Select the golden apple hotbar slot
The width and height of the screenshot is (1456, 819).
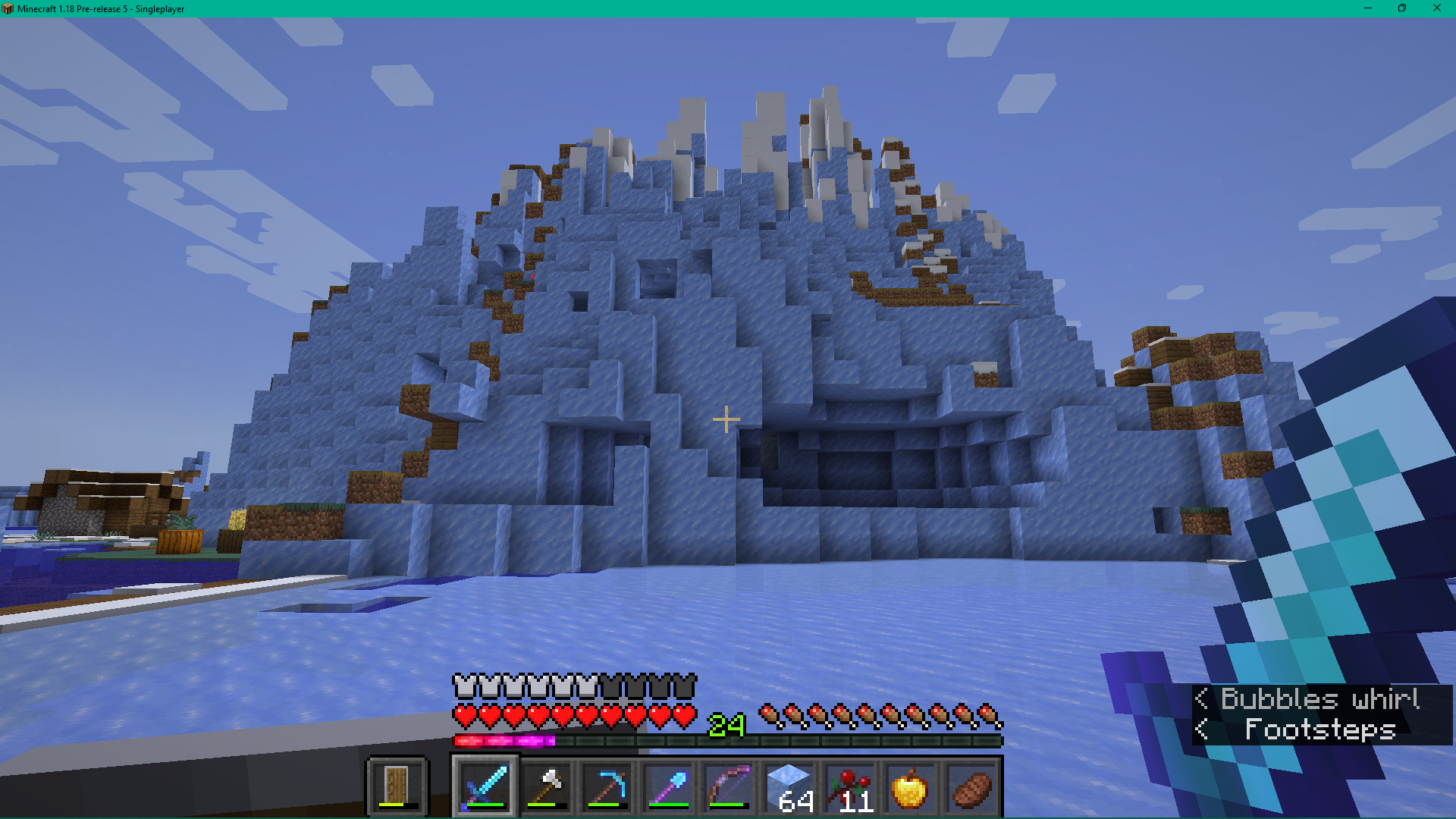[x=910, y=787]
